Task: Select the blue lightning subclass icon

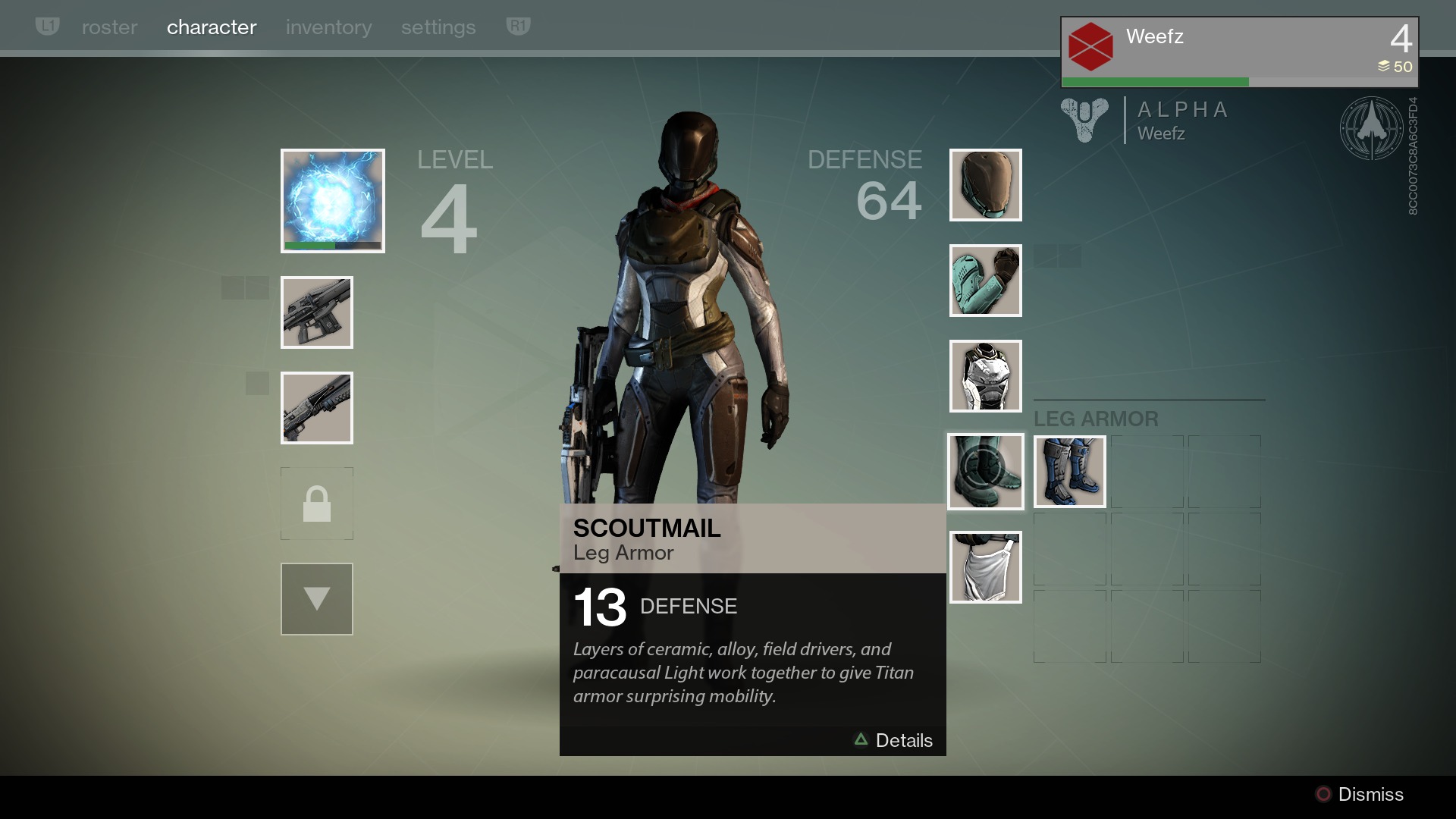Action: tap(332, 200)
